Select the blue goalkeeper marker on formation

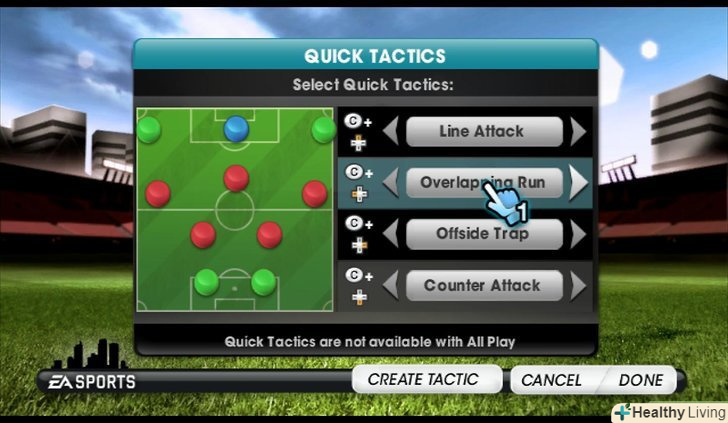coord(236,127)
